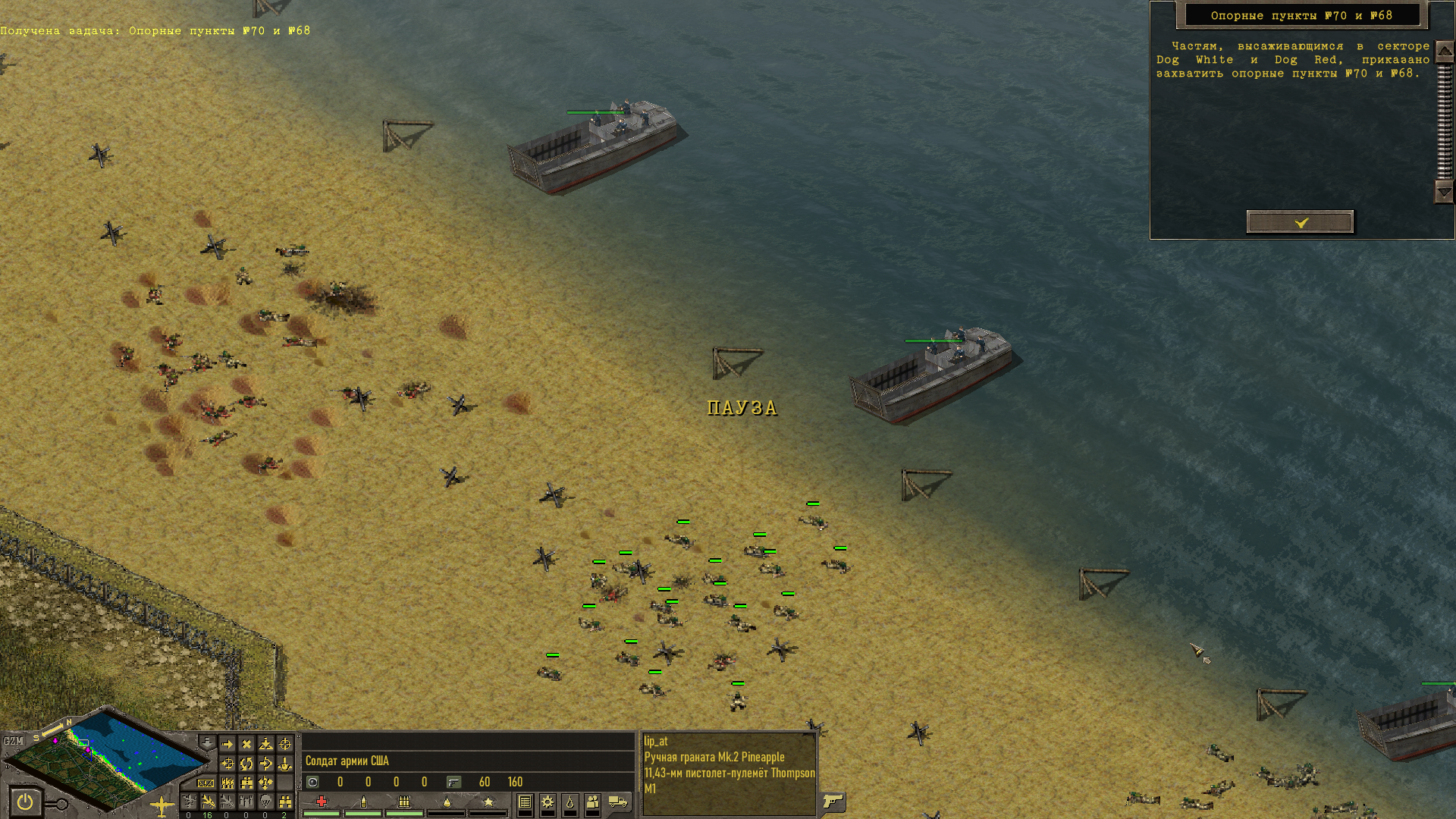
Task: Confirm the objective with the checkmark button
Action: click(x=1300, y=222)
